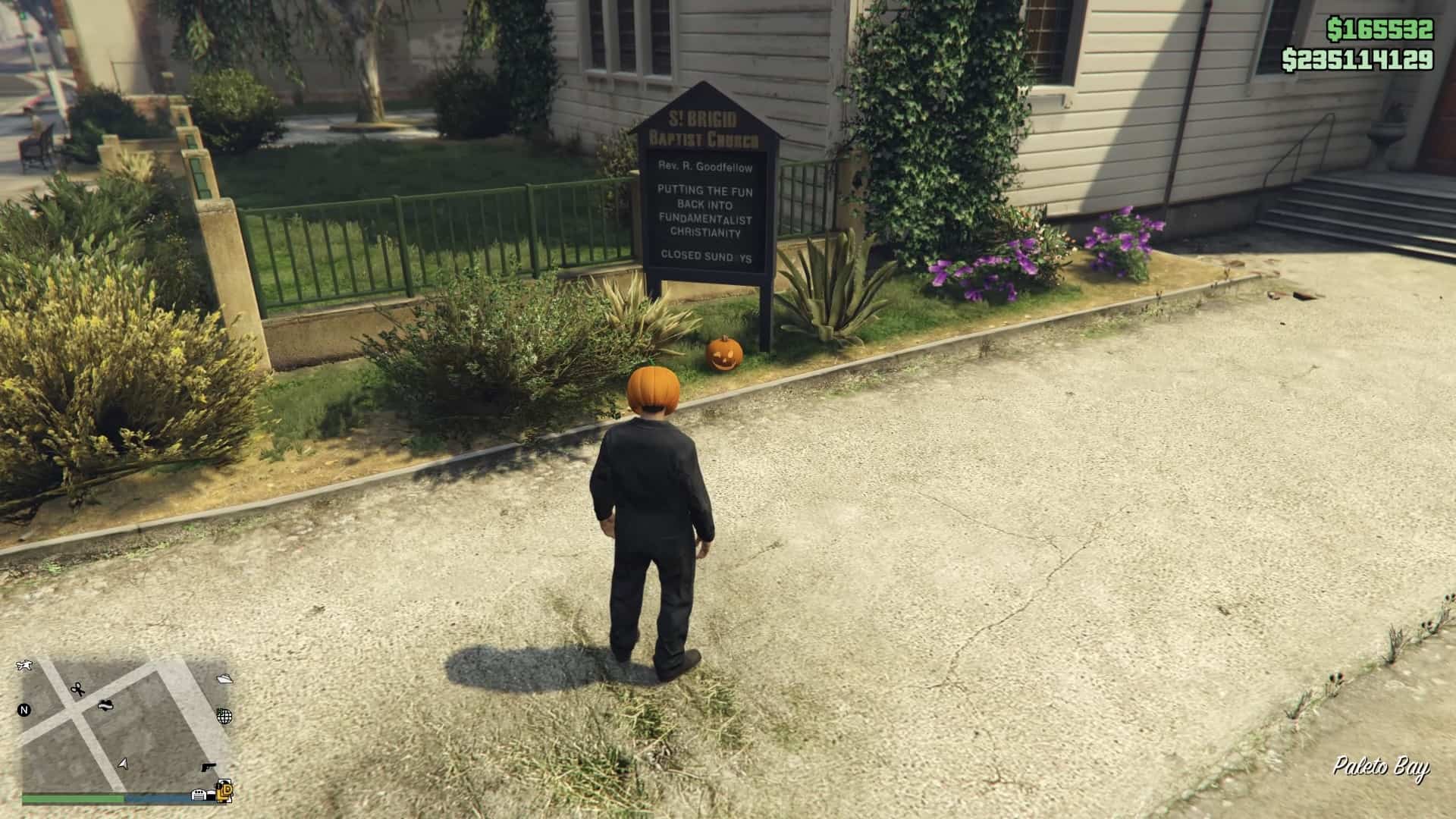Select the globe grid blip on minimap
The width and height of the screenshot is (1456, 819).
[x=224, y=715]
